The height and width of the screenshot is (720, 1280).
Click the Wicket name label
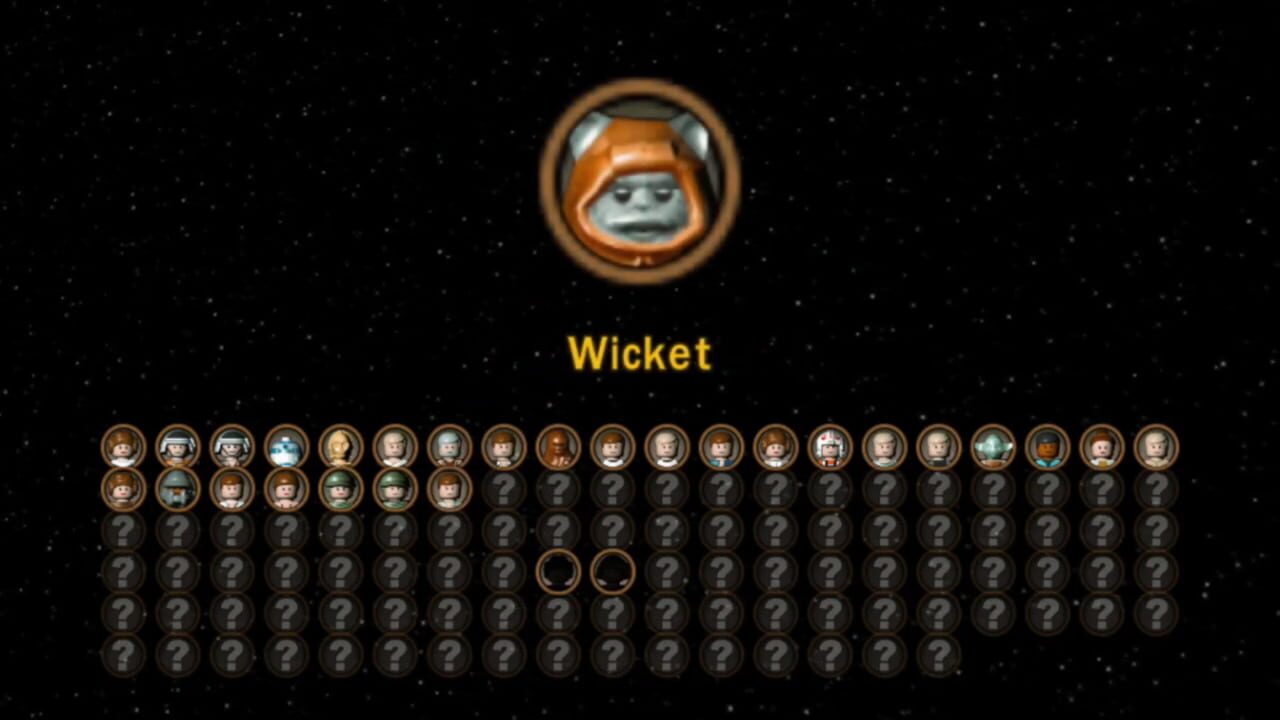(640, 353)
